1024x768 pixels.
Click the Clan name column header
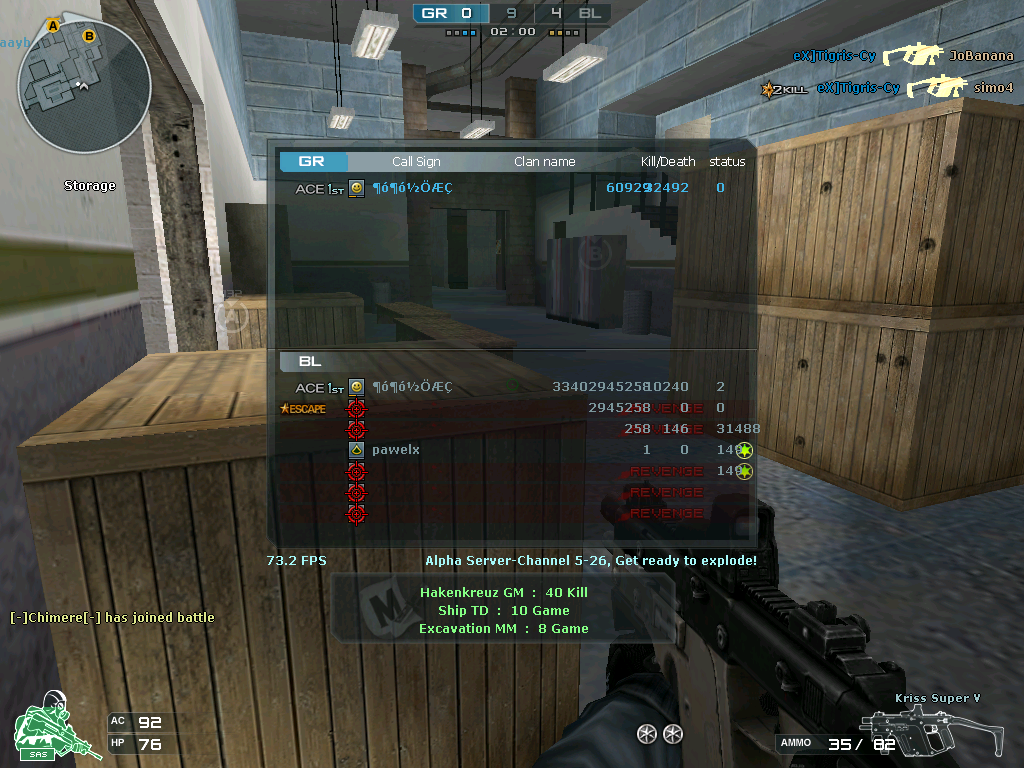[x=545, y=161]
